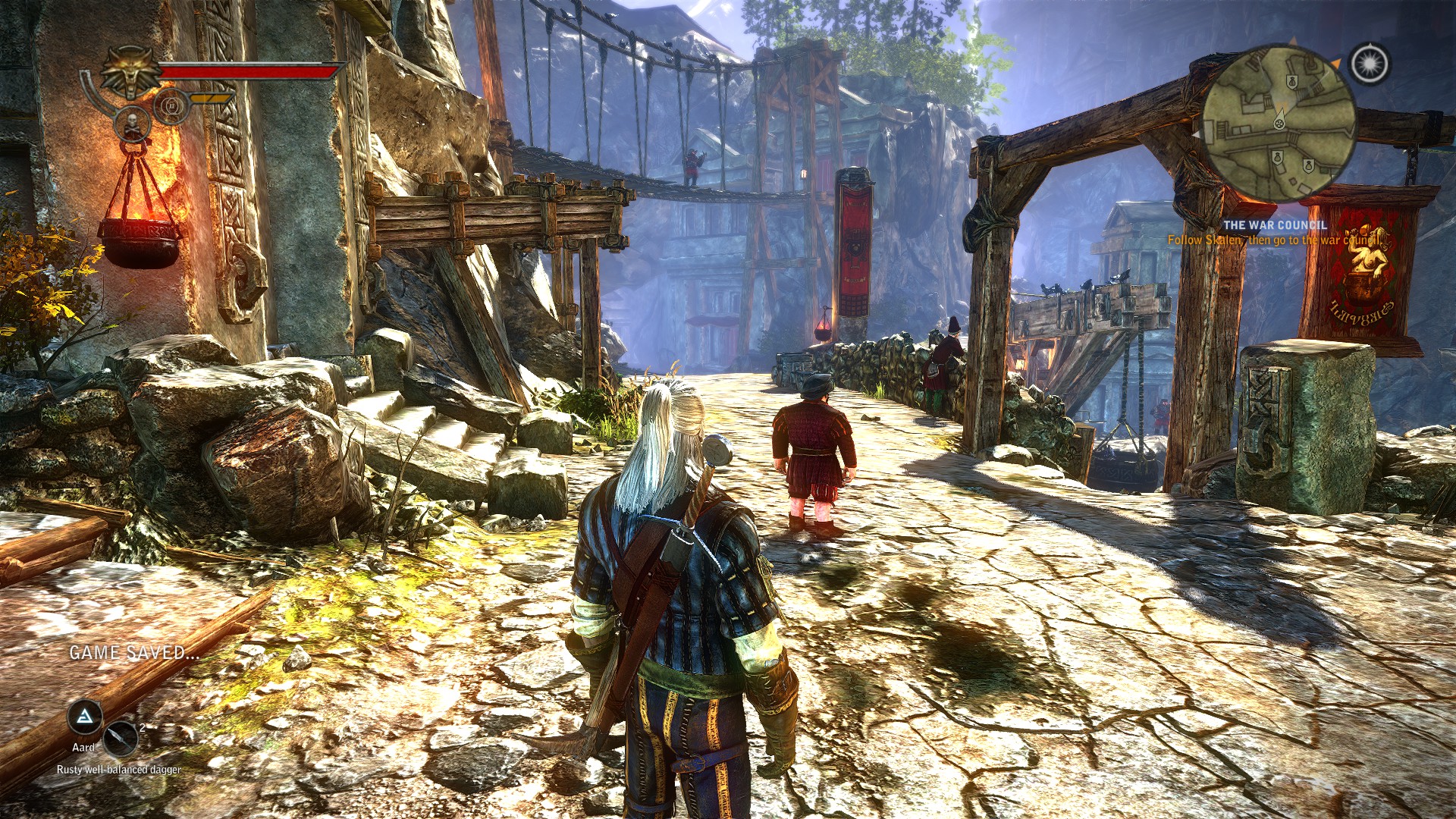The width and height of the screenshot is (1456, 819).
Task: Click the sun time-of-day indicator
Action: (1370, 64)
